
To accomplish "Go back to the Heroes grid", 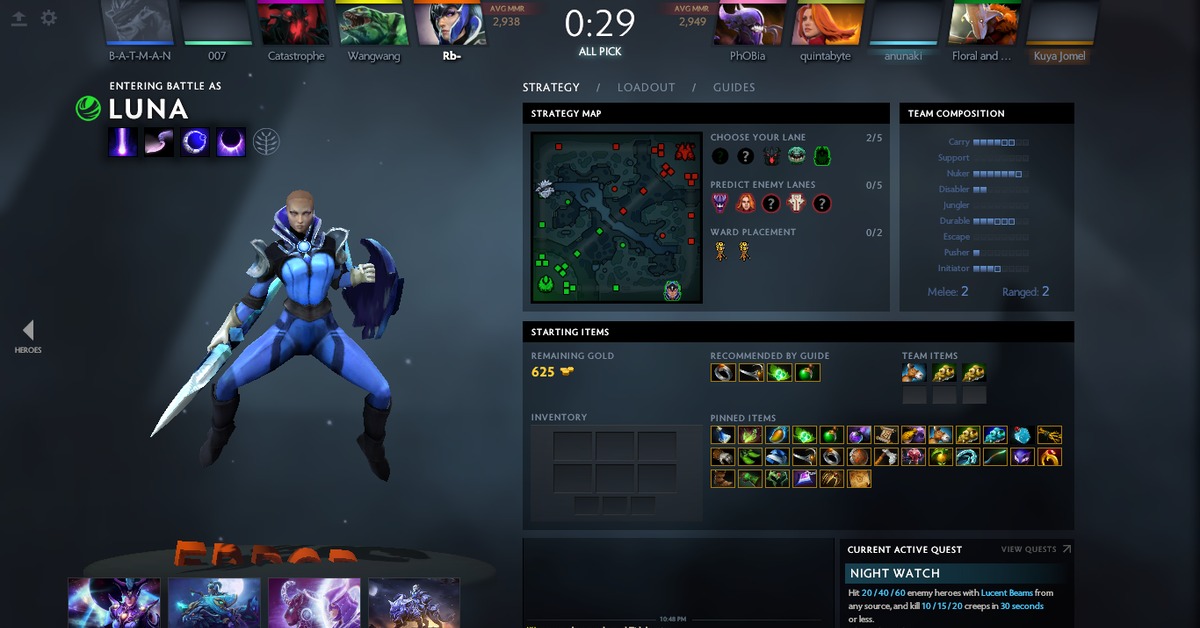I will pyautogui.click(x=28, y=335).
